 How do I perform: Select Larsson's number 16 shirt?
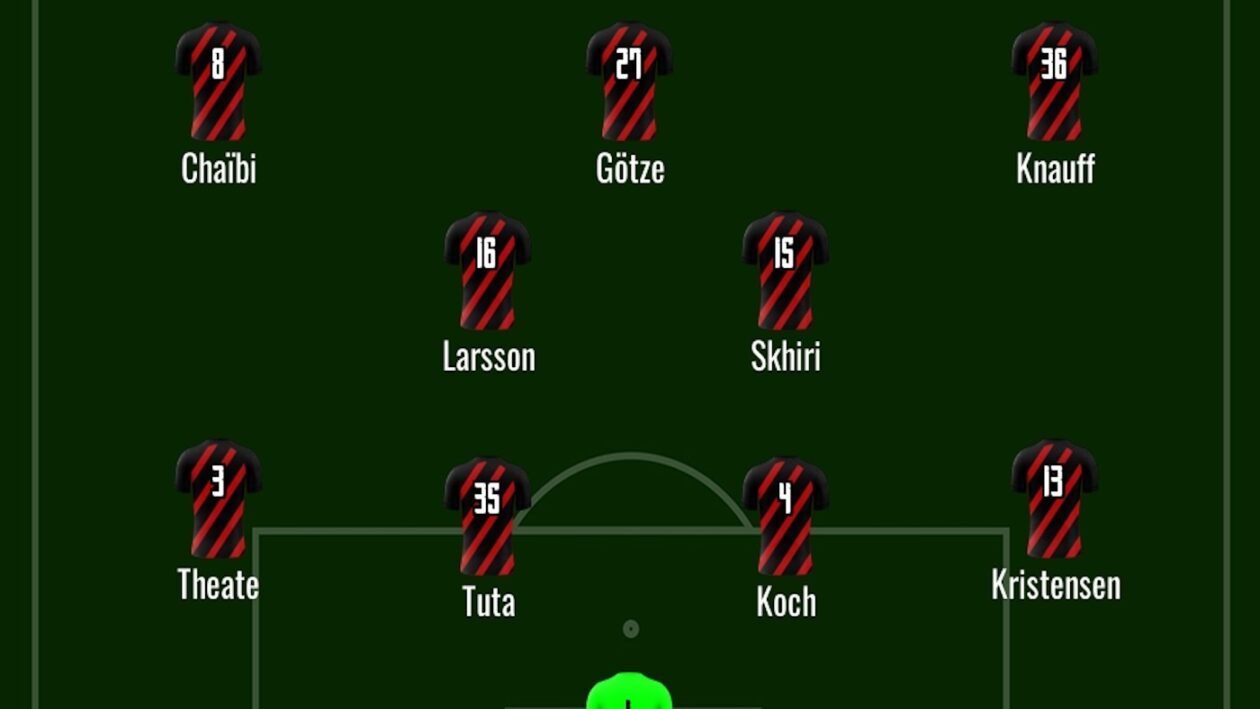(x=487, y=270)
